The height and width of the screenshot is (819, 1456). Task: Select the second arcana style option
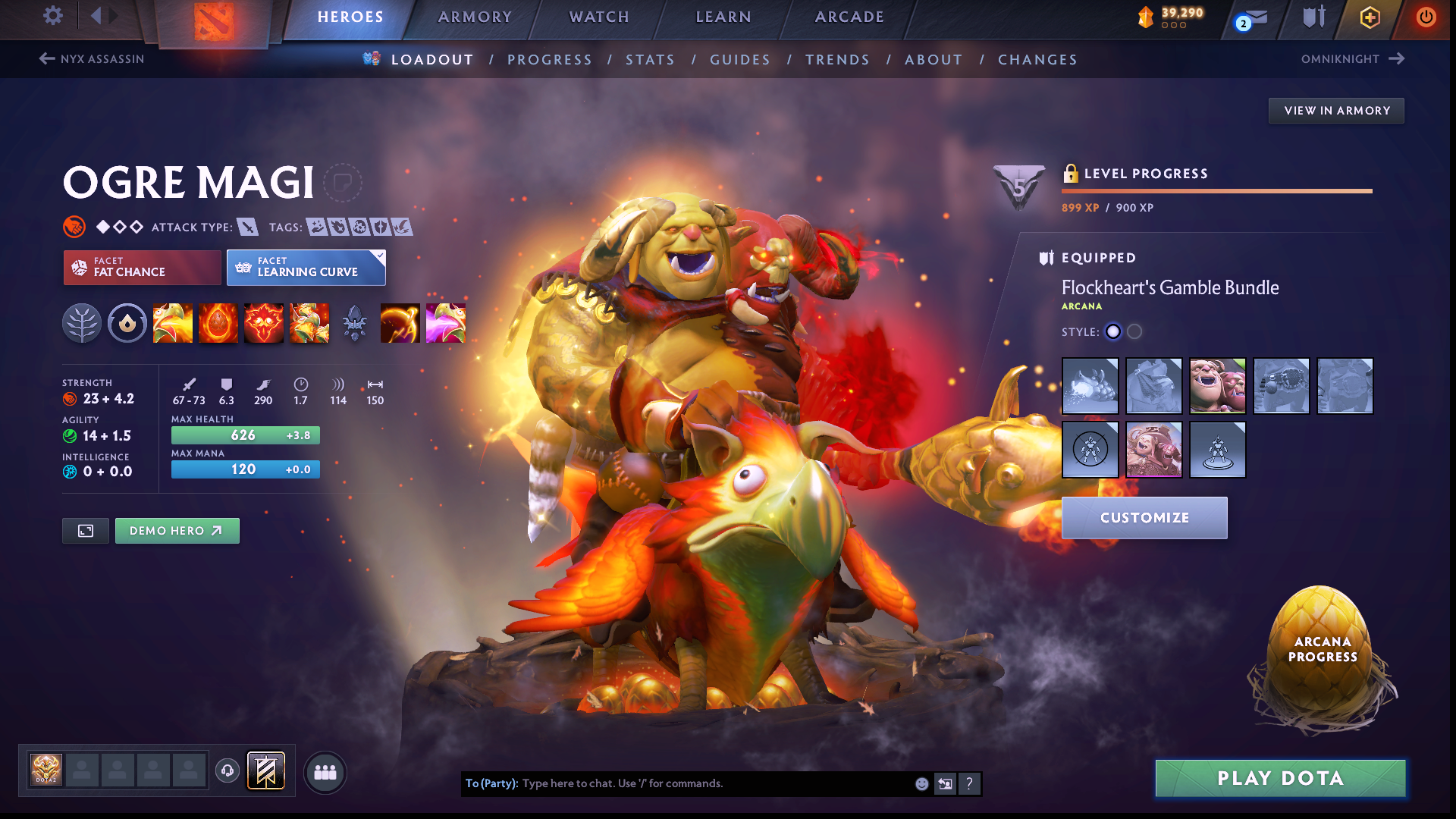(1134, 331)
